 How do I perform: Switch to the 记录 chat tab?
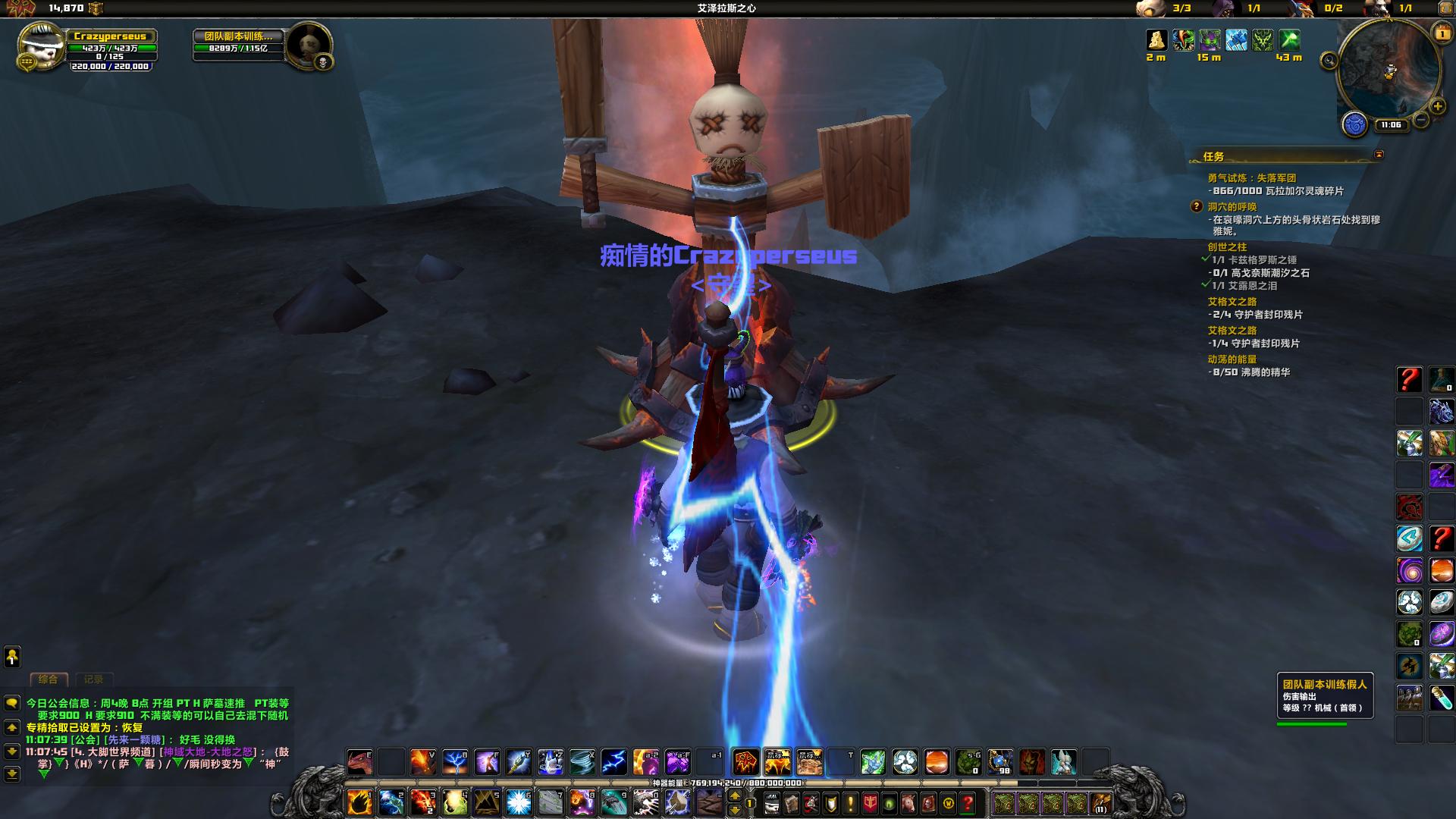93,679
